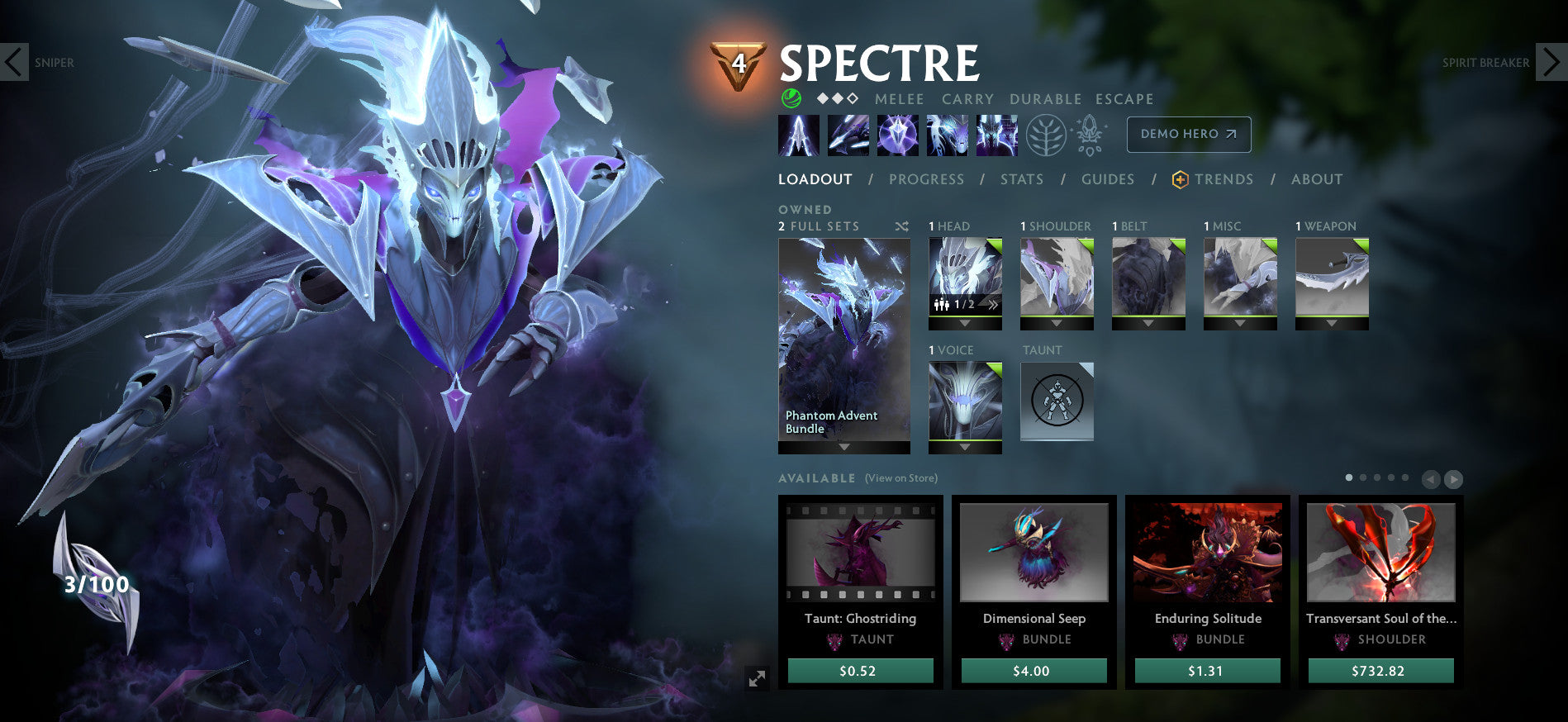Click the Dispersion ability icon
The image size is (1568, 722).
coord(896,135)
